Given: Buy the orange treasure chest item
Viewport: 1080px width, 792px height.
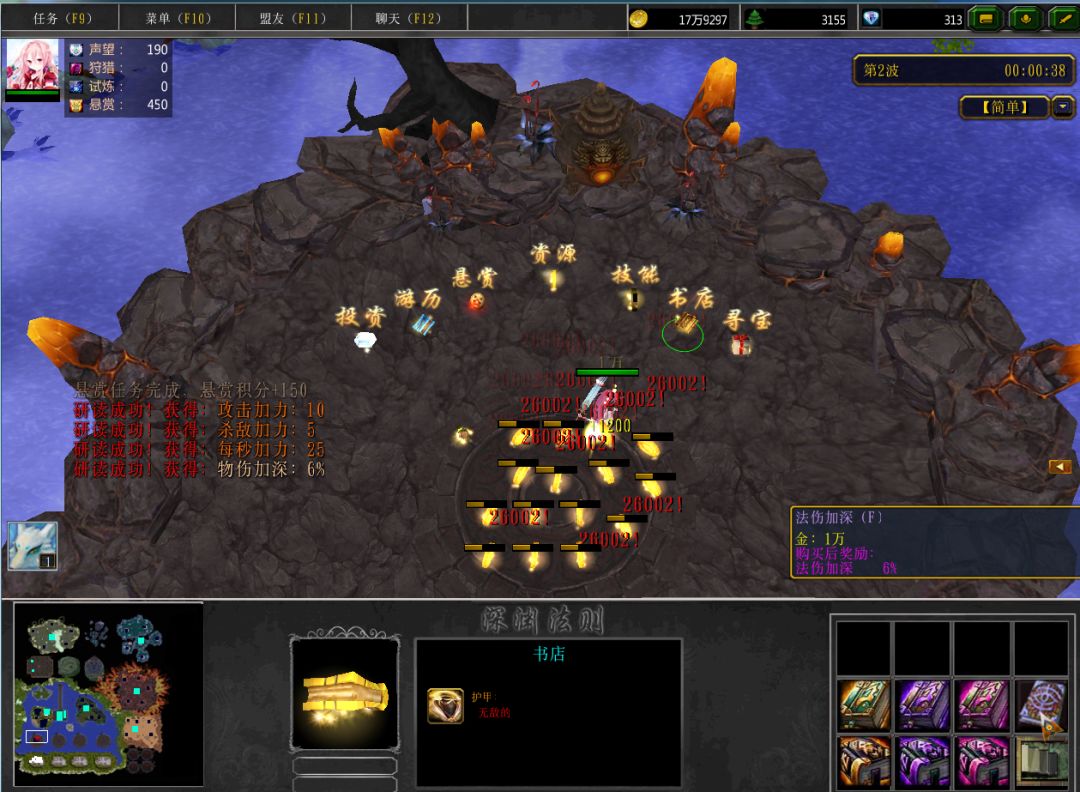Looking at the screenshot, I should coord(864,762).
